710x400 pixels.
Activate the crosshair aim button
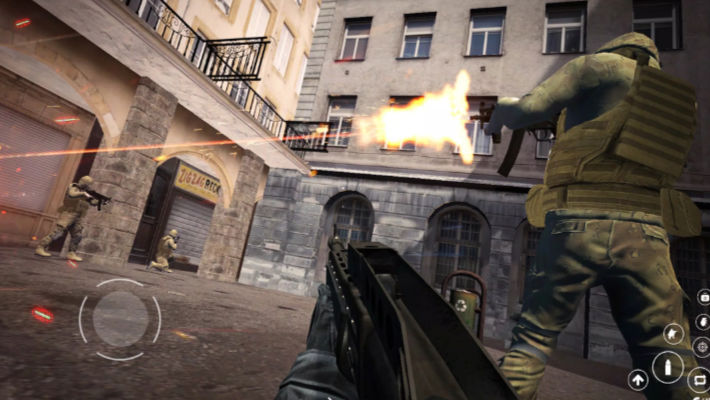click(x=701, y=346)
